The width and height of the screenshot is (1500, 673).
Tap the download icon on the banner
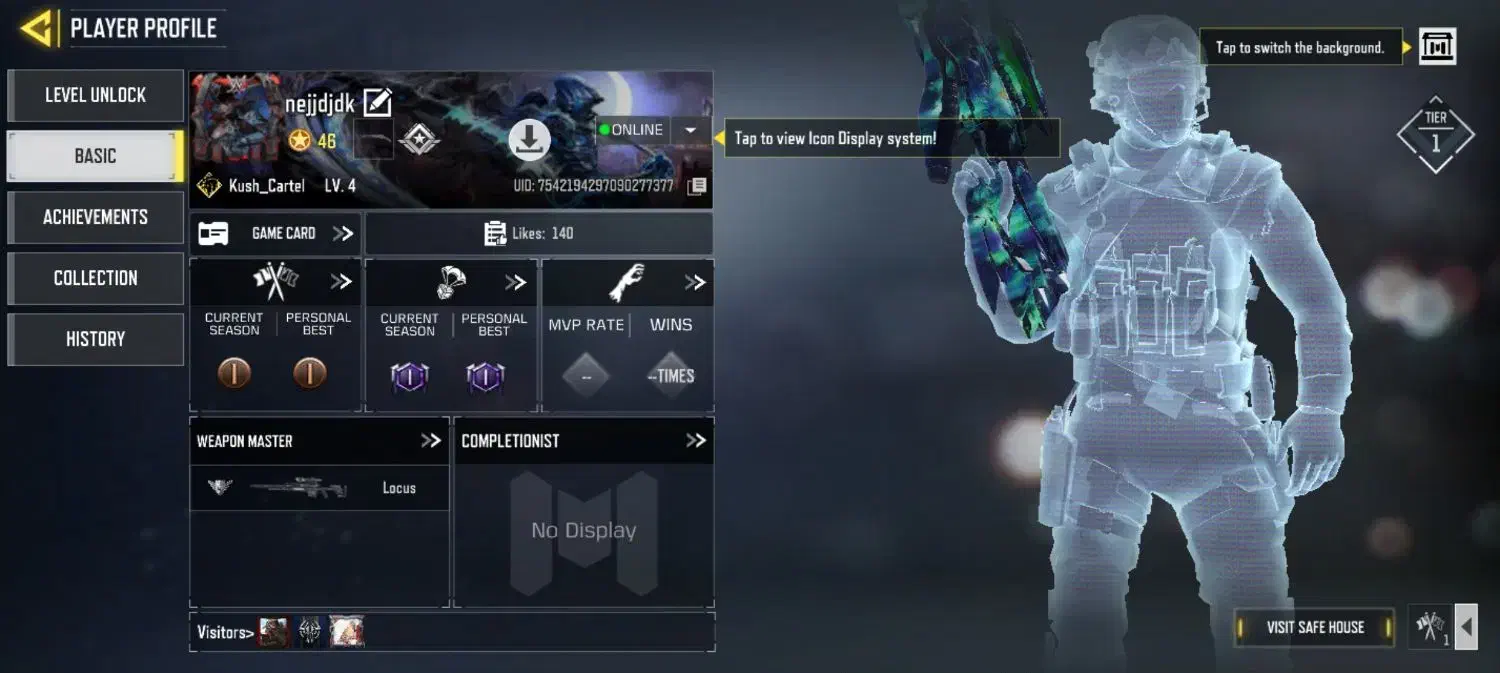click(529, 140)
